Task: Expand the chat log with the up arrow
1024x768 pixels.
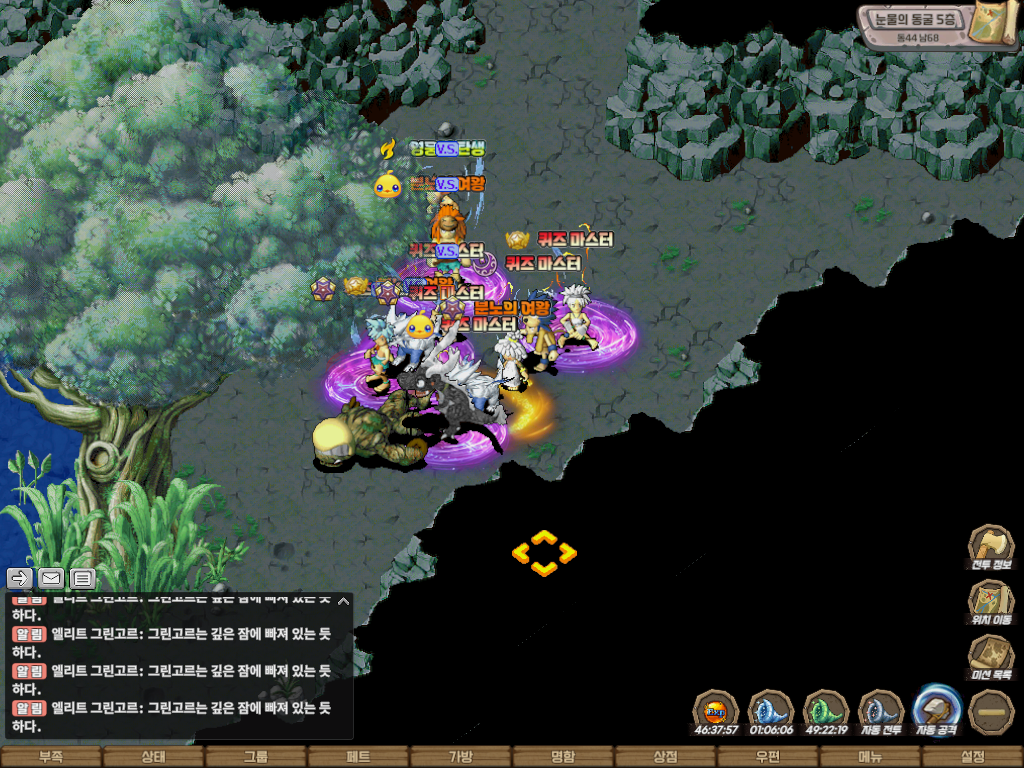Action: point(343,602)
